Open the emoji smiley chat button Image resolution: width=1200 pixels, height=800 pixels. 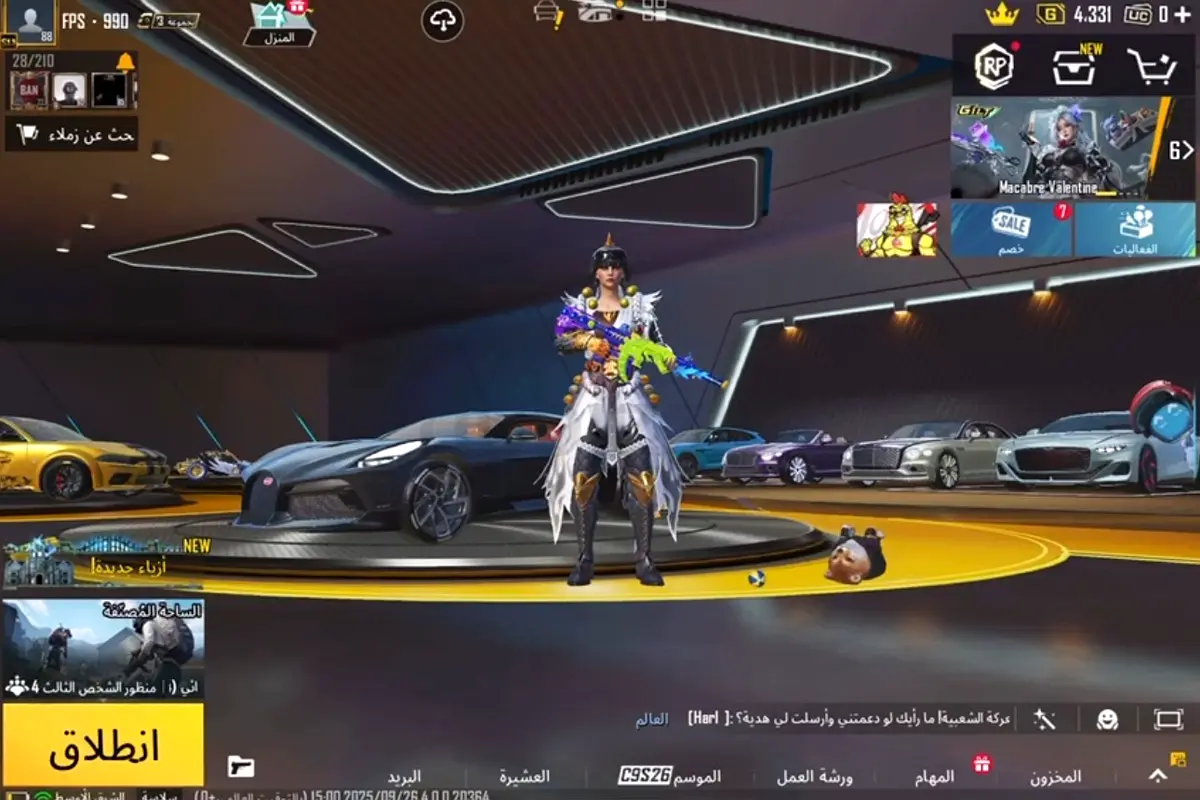point(1106,719)
